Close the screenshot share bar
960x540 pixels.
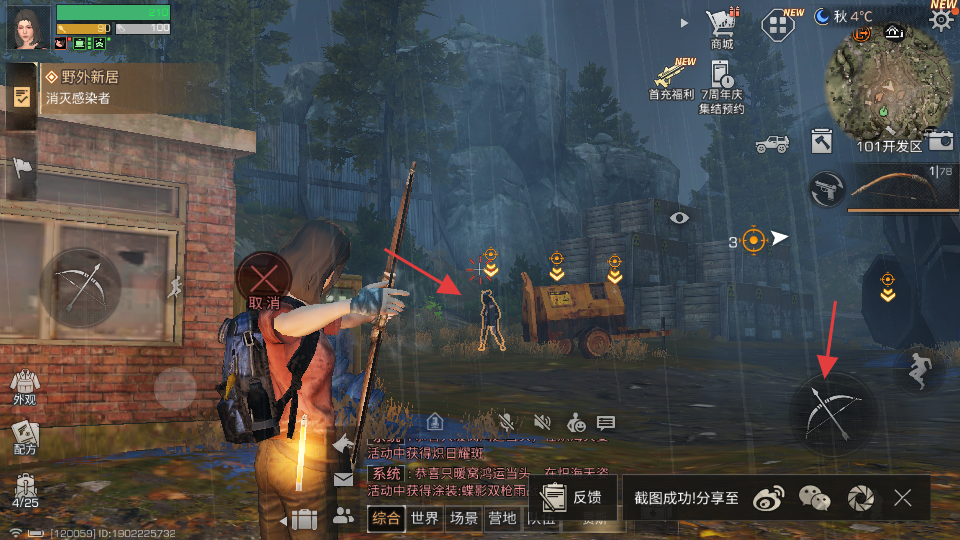[x=903, y=497]
